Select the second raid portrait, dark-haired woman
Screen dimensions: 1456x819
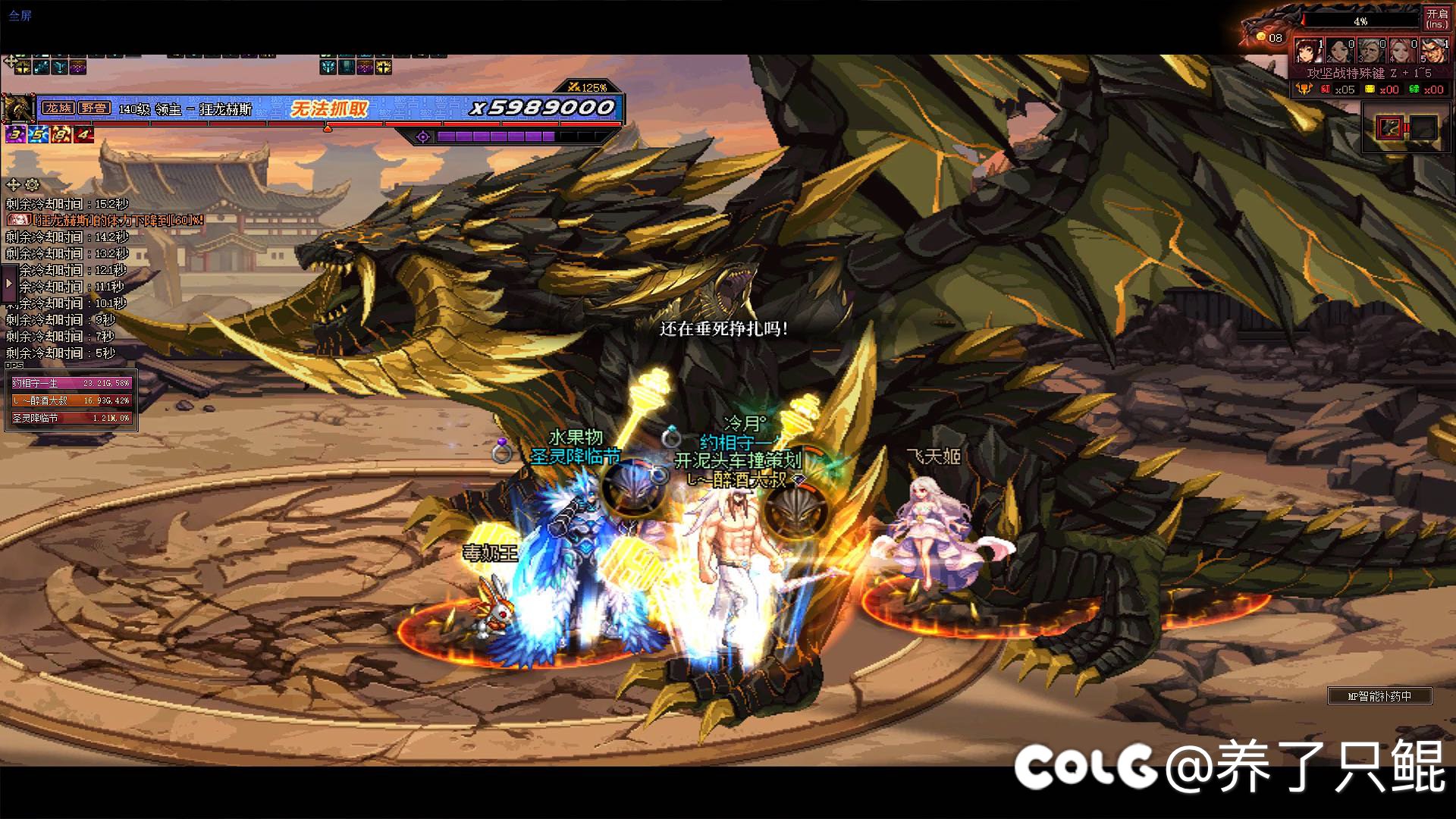point(1340,52)
